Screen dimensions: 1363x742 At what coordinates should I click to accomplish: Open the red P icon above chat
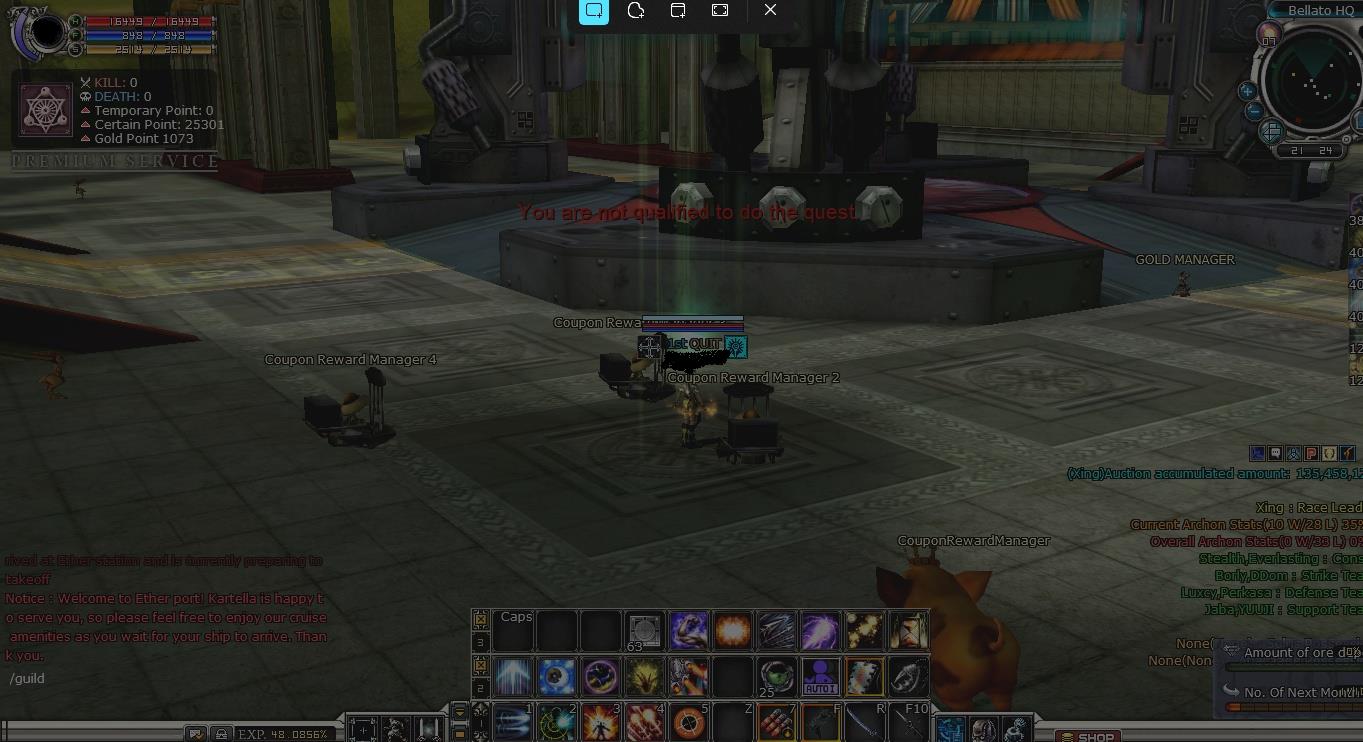tap(1311, 454)
